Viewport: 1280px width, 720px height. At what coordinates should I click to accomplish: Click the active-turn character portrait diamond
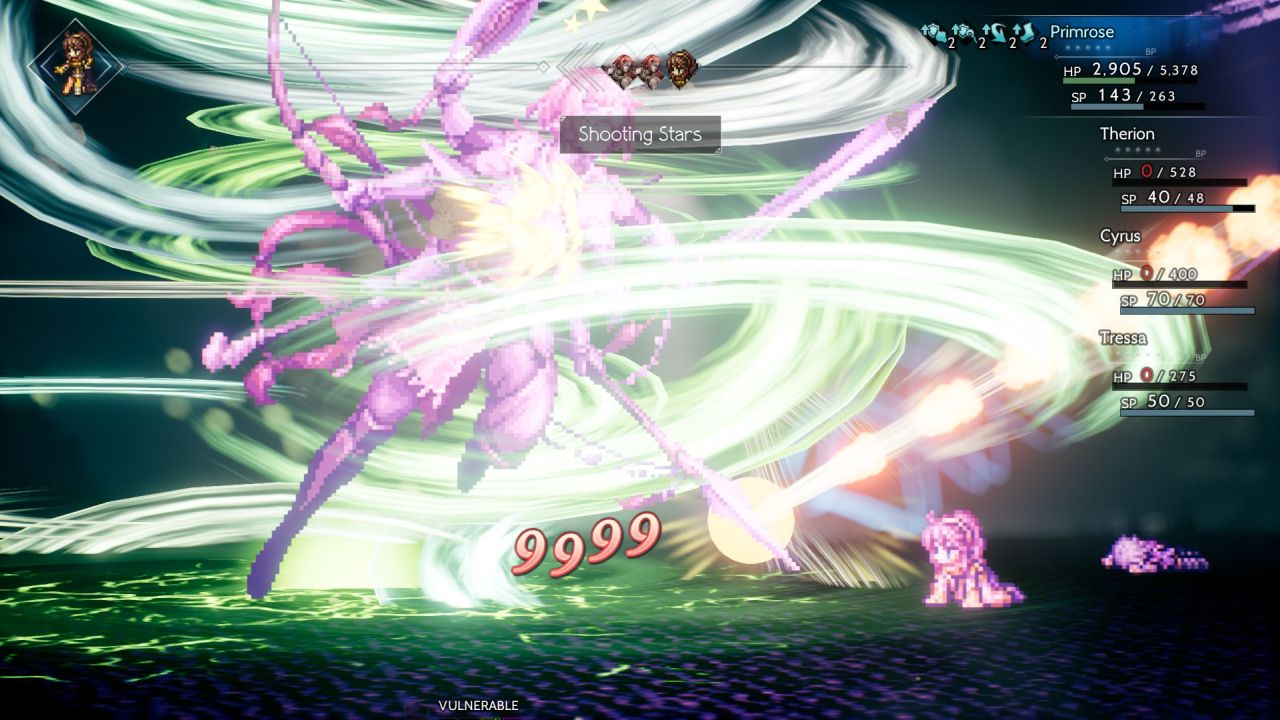tap(75, 64)
